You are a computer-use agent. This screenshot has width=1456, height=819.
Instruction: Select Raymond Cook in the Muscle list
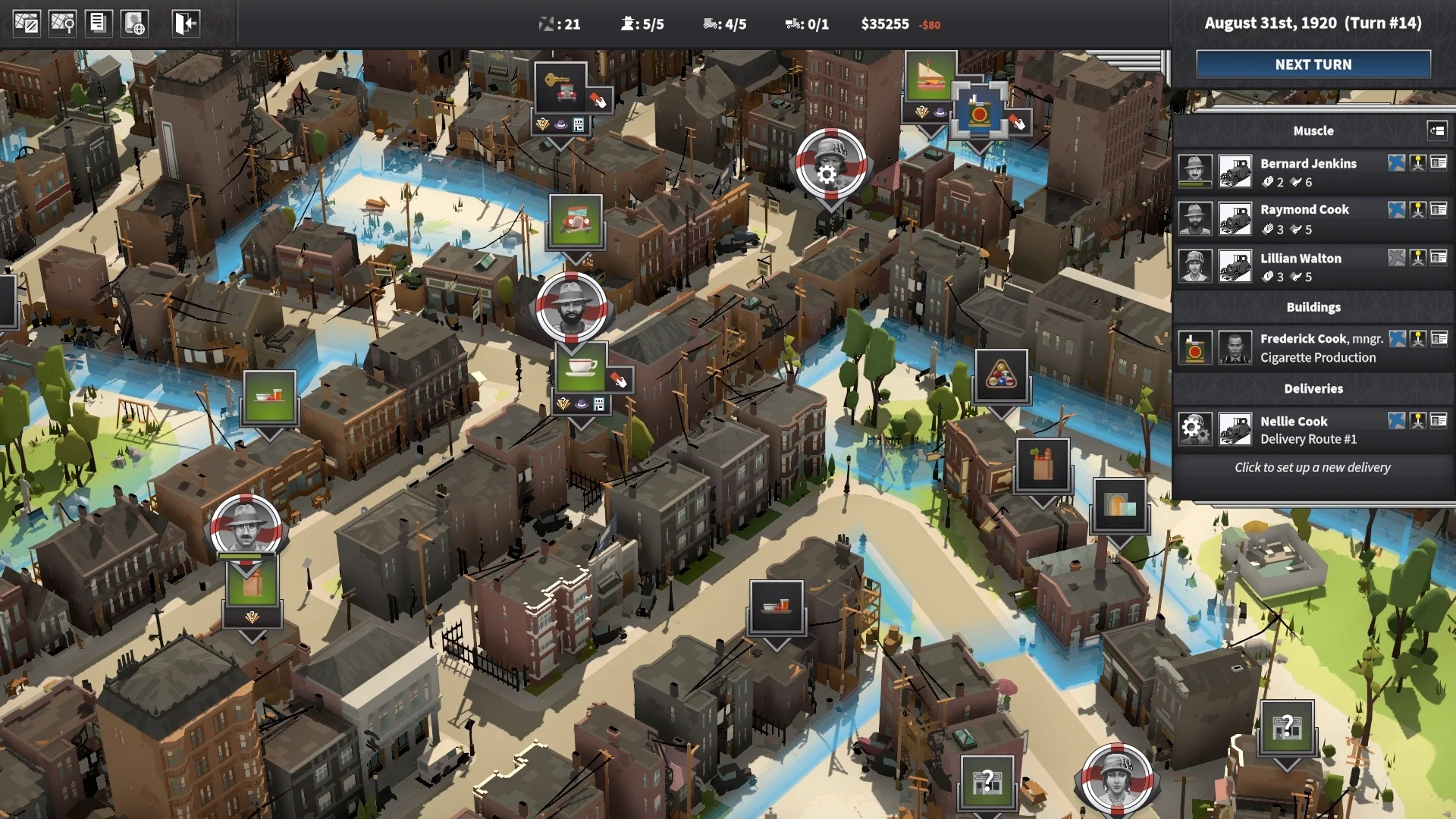coord(1304,210)
